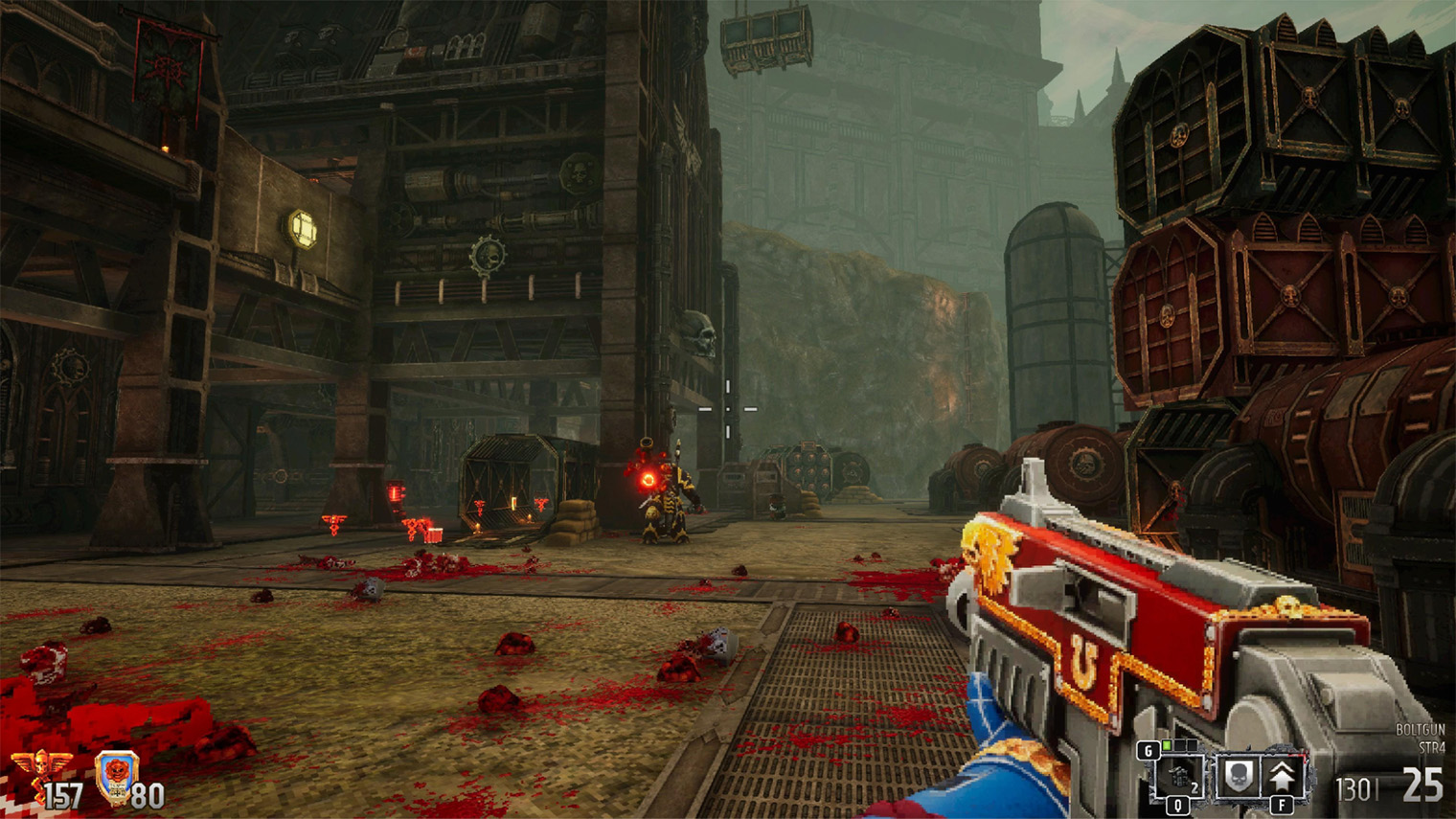Click the skull emblem mounted on the pillar
This screenshot has height=819, width=1456.
(698, 333)
